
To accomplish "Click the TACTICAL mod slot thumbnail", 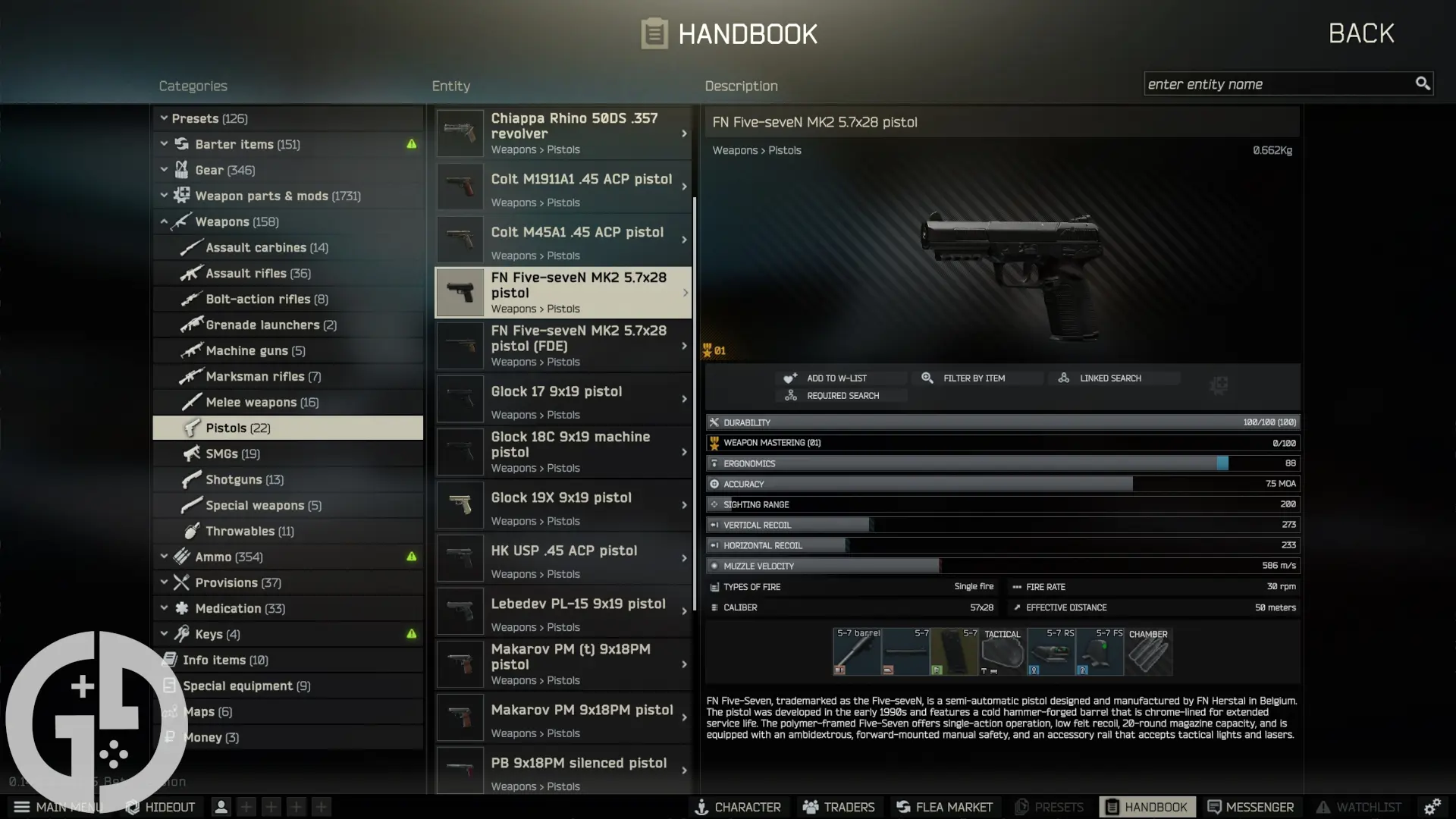I will (1002, 651).
